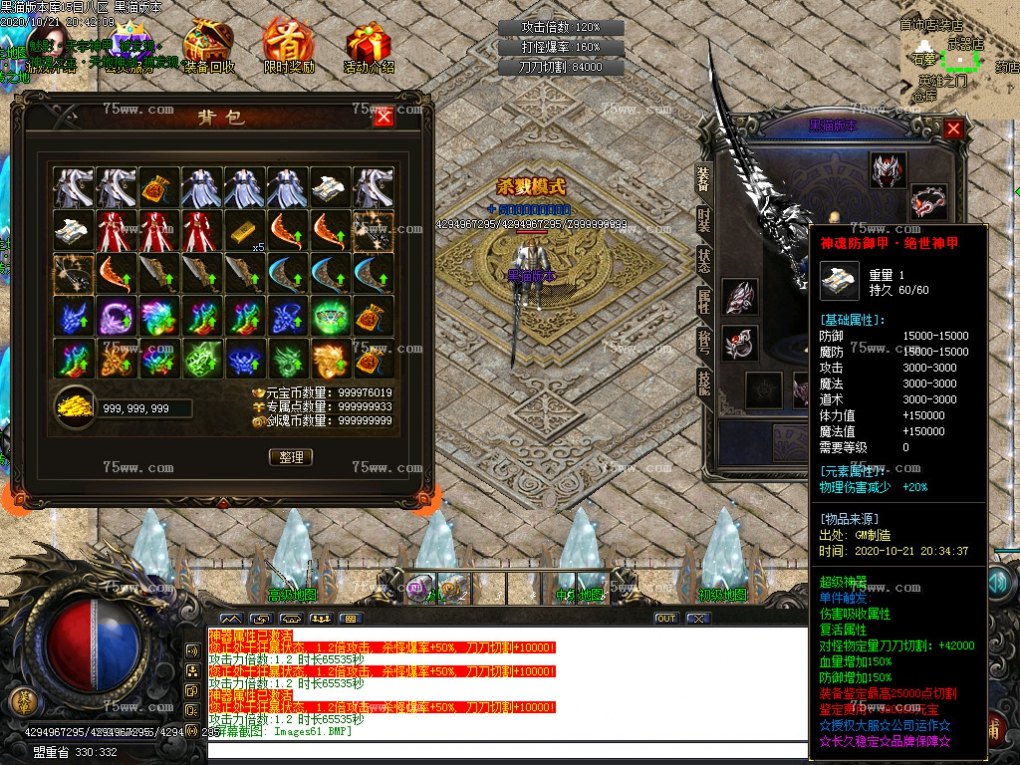Close the 背包 backpack window
The image size is (1020, 765).
[x=383, y=117]
